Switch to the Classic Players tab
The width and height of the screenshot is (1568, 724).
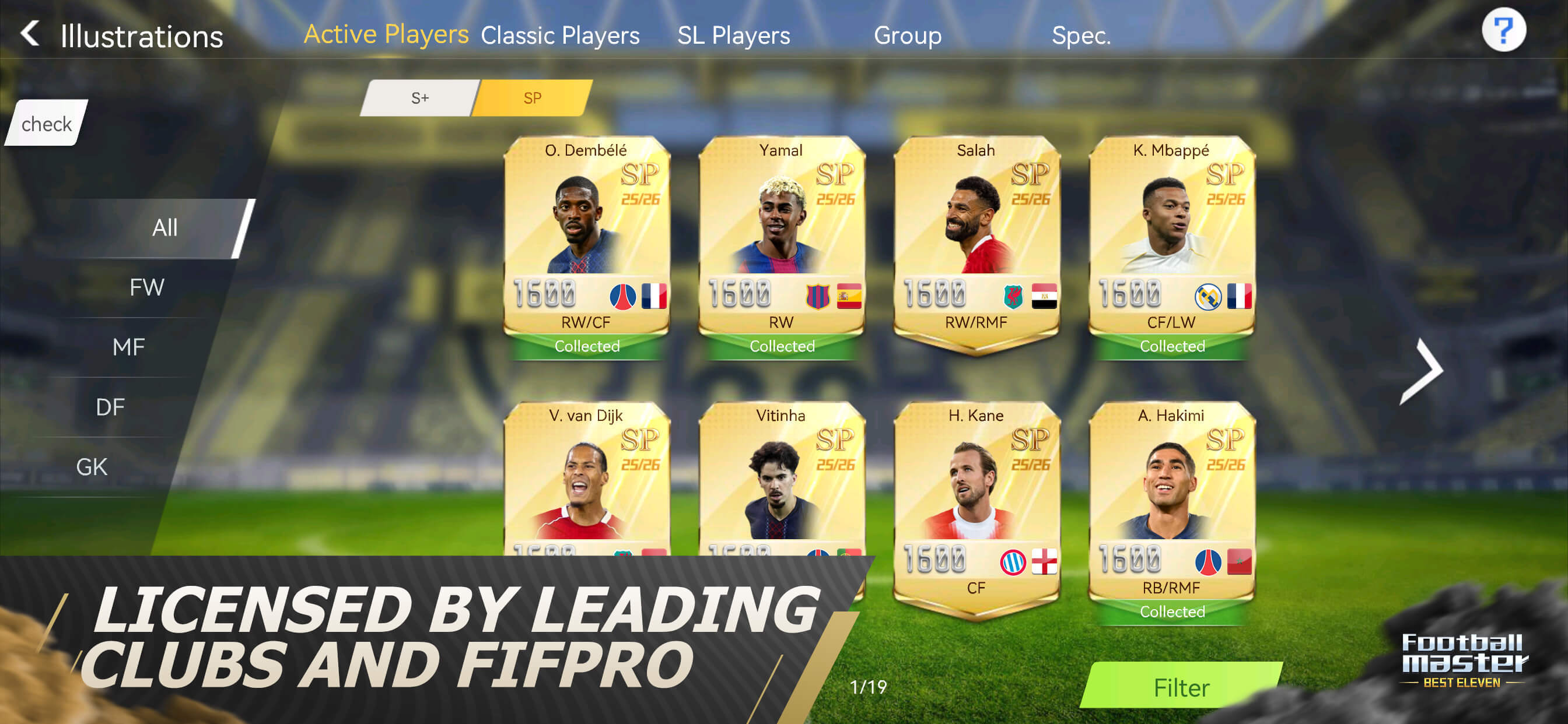click(559, 34)
